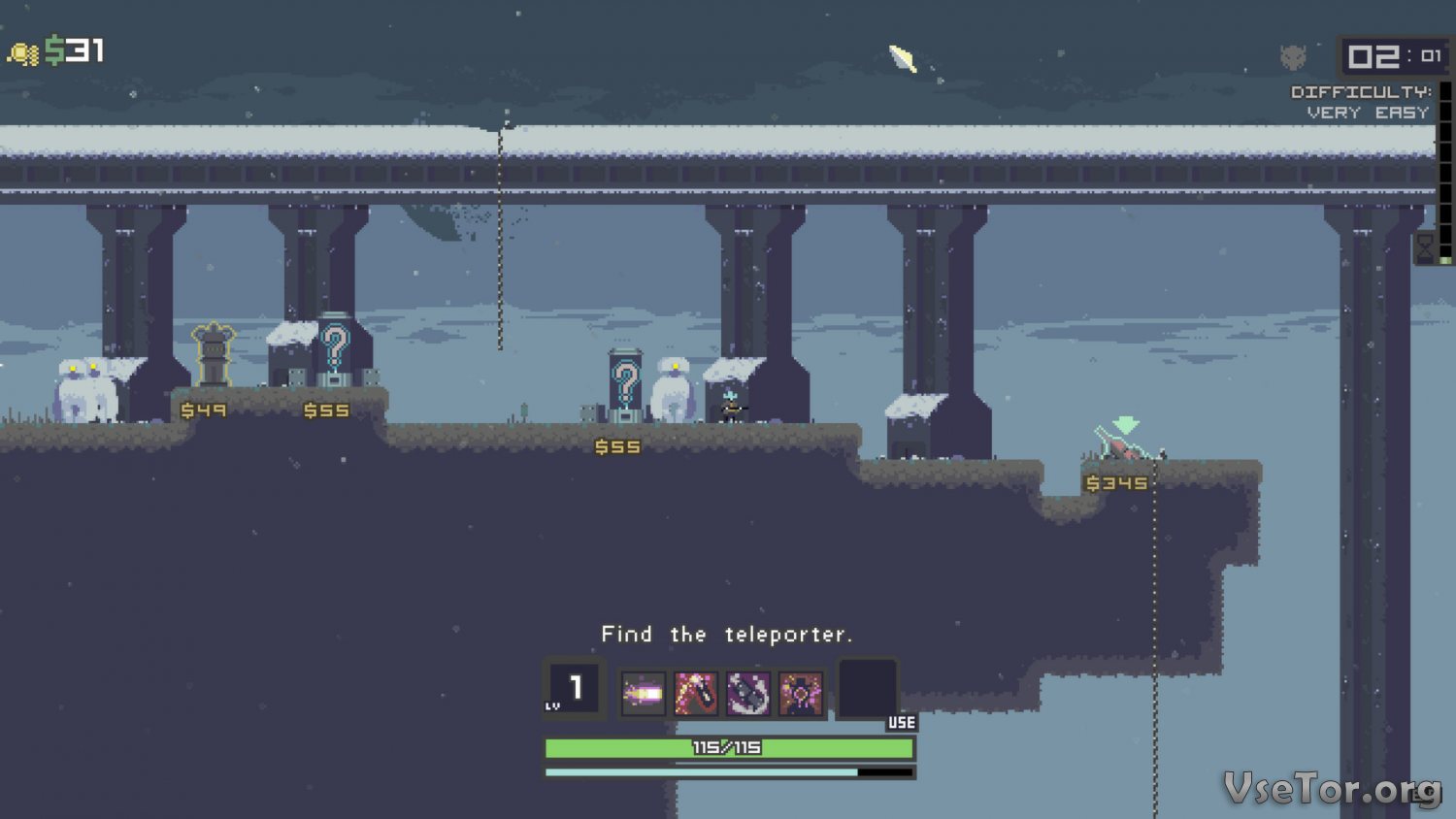Click the empty USE equipment slot
Viewport: 1456px width, 819px height.
[x=868, y=689]
